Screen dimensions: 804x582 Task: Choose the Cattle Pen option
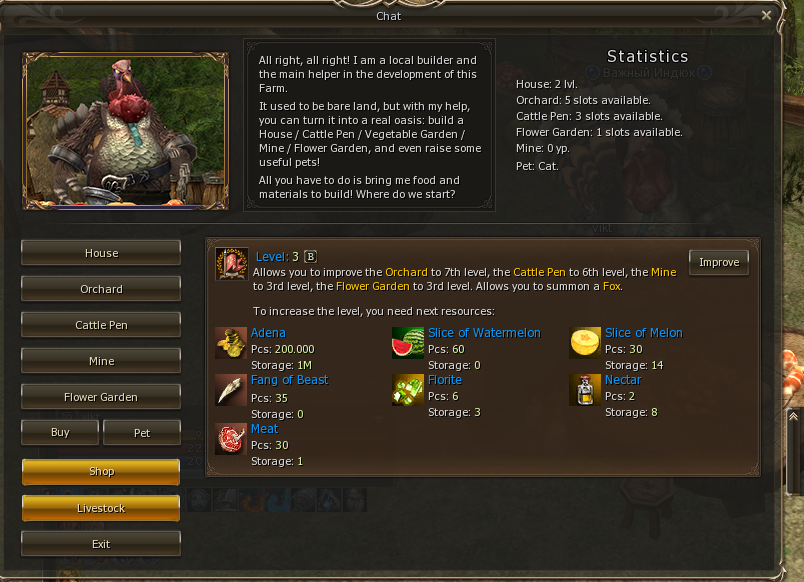101,325
